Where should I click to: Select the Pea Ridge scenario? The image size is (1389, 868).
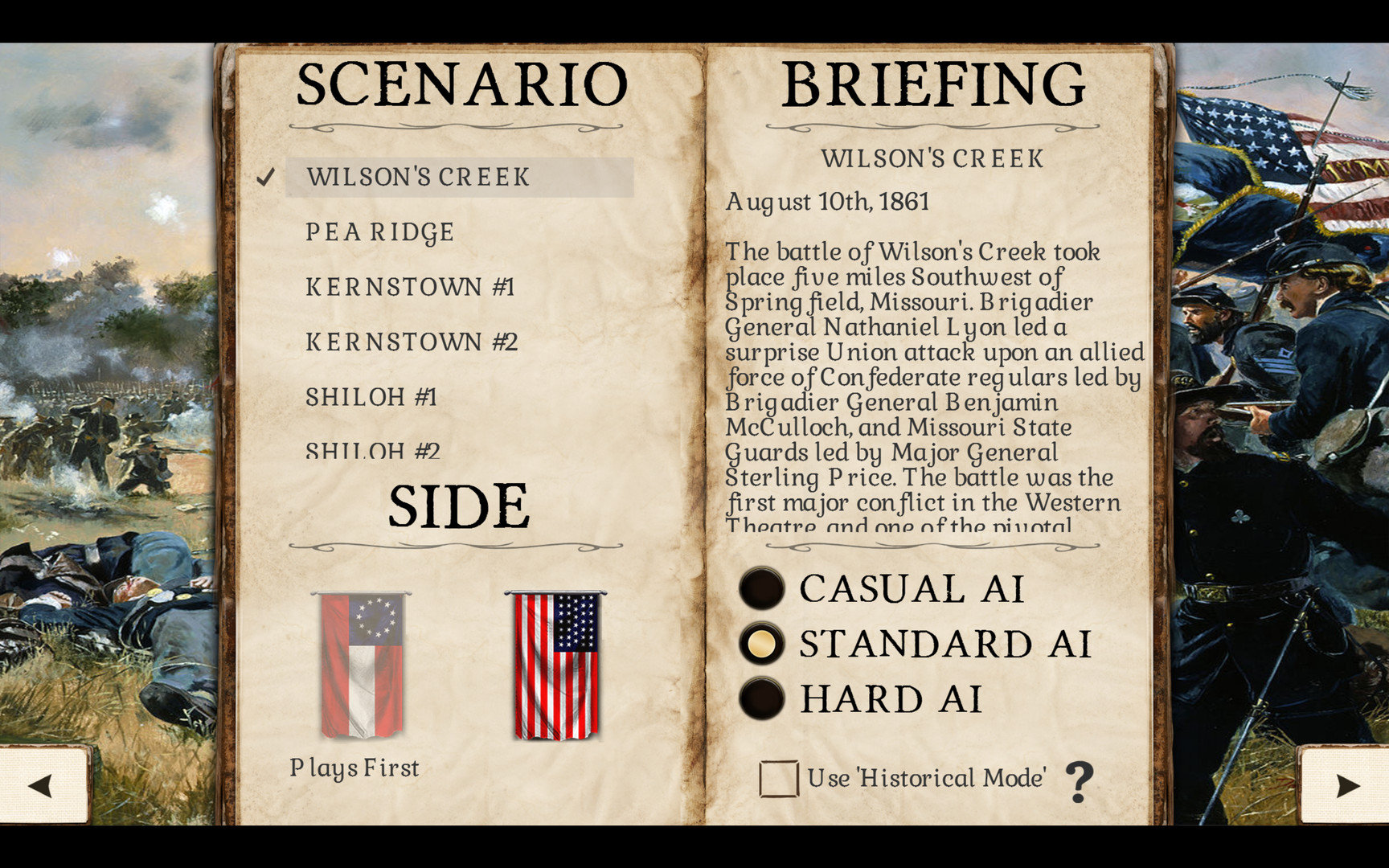[379, 232]
